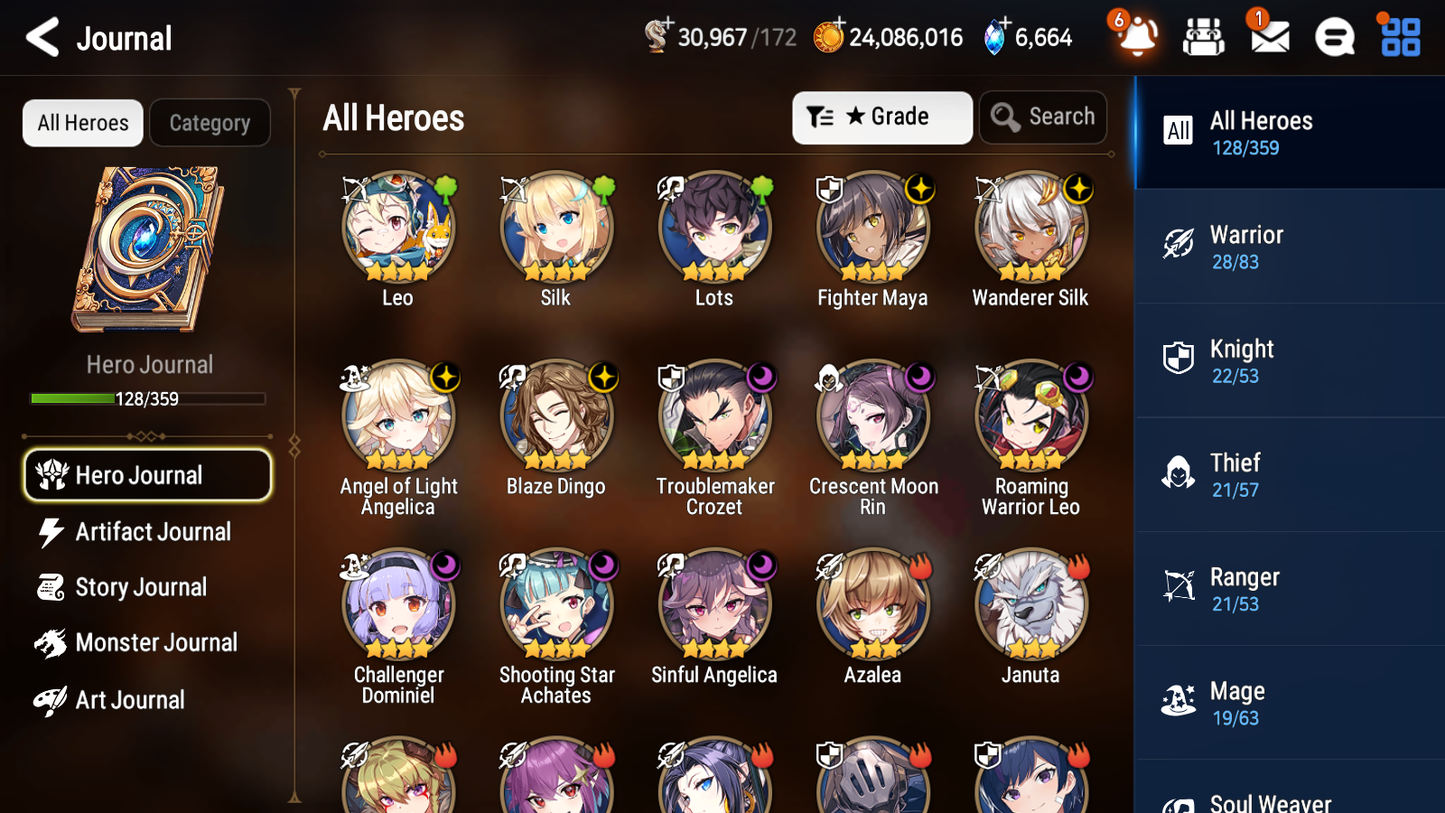Filter journal to show only Mage heroes

(1289, 702)
